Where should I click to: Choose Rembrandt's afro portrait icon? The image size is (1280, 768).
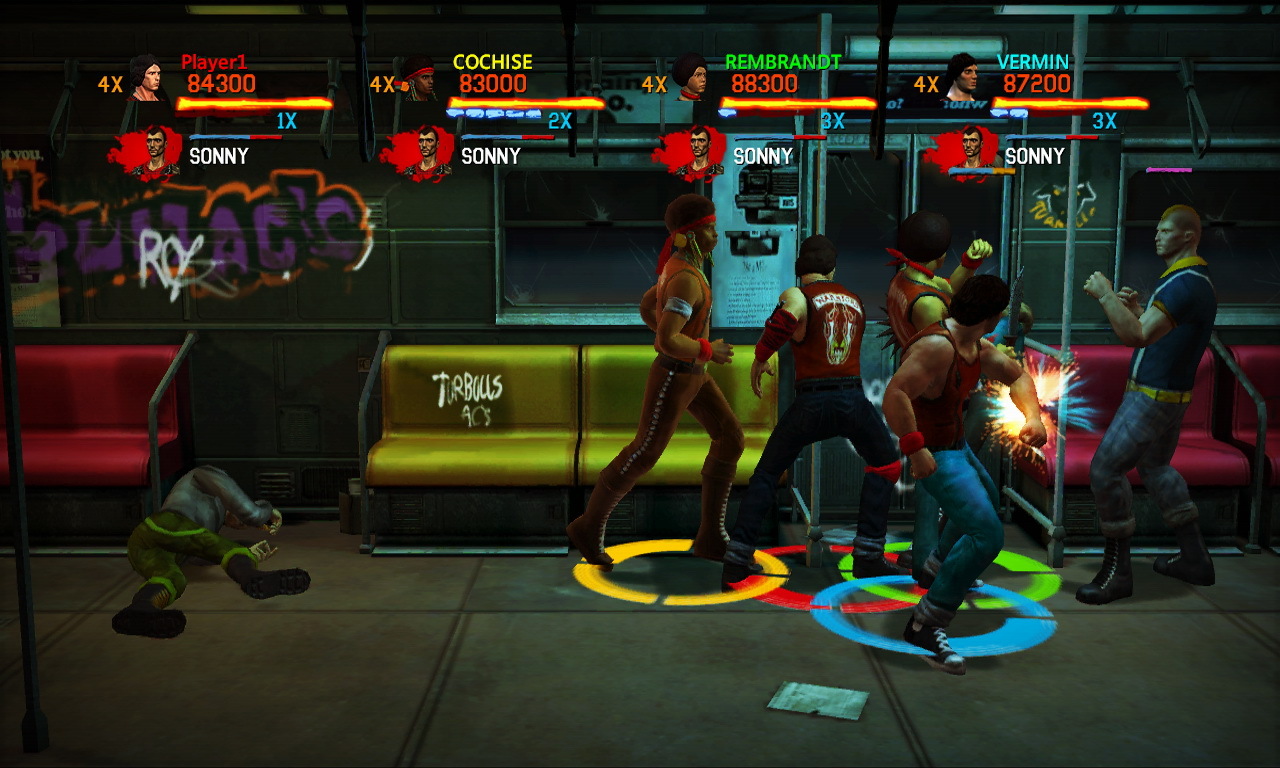(689, 78)
